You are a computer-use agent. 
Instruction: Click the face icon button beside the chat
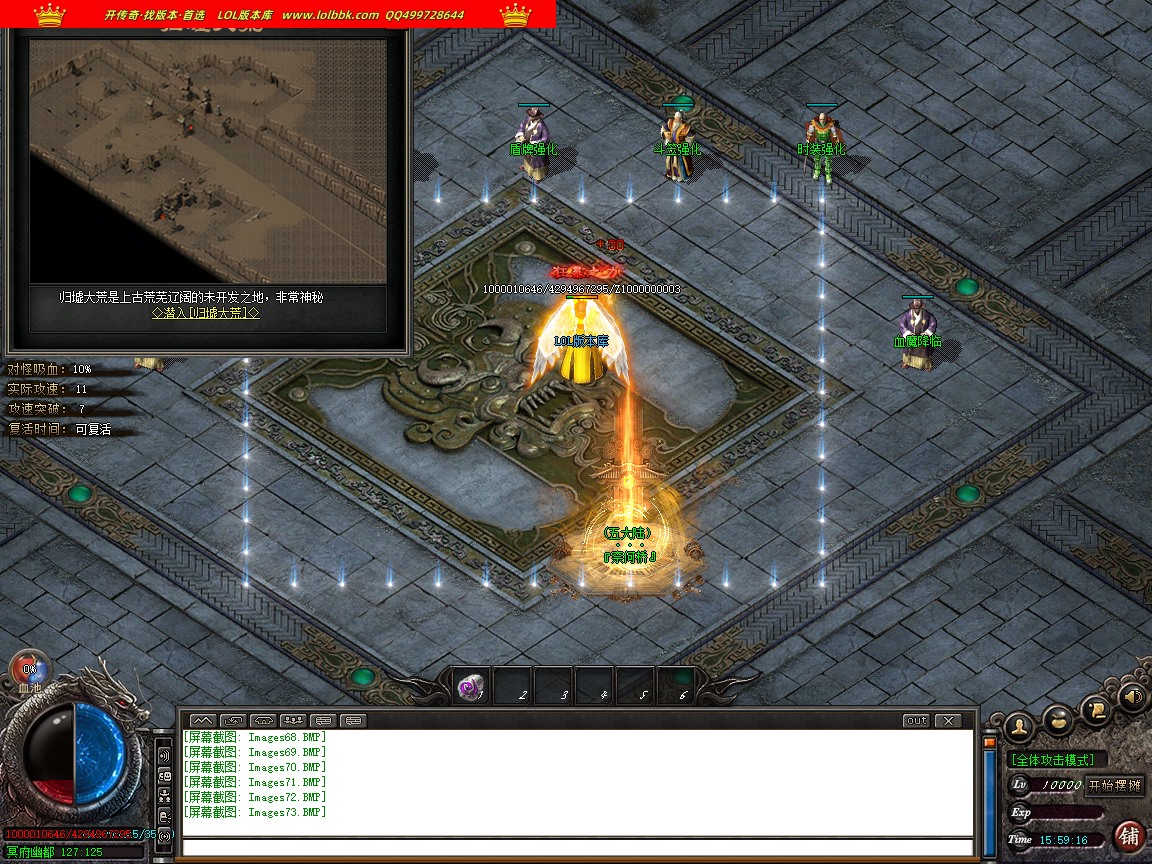click(164, 776)
